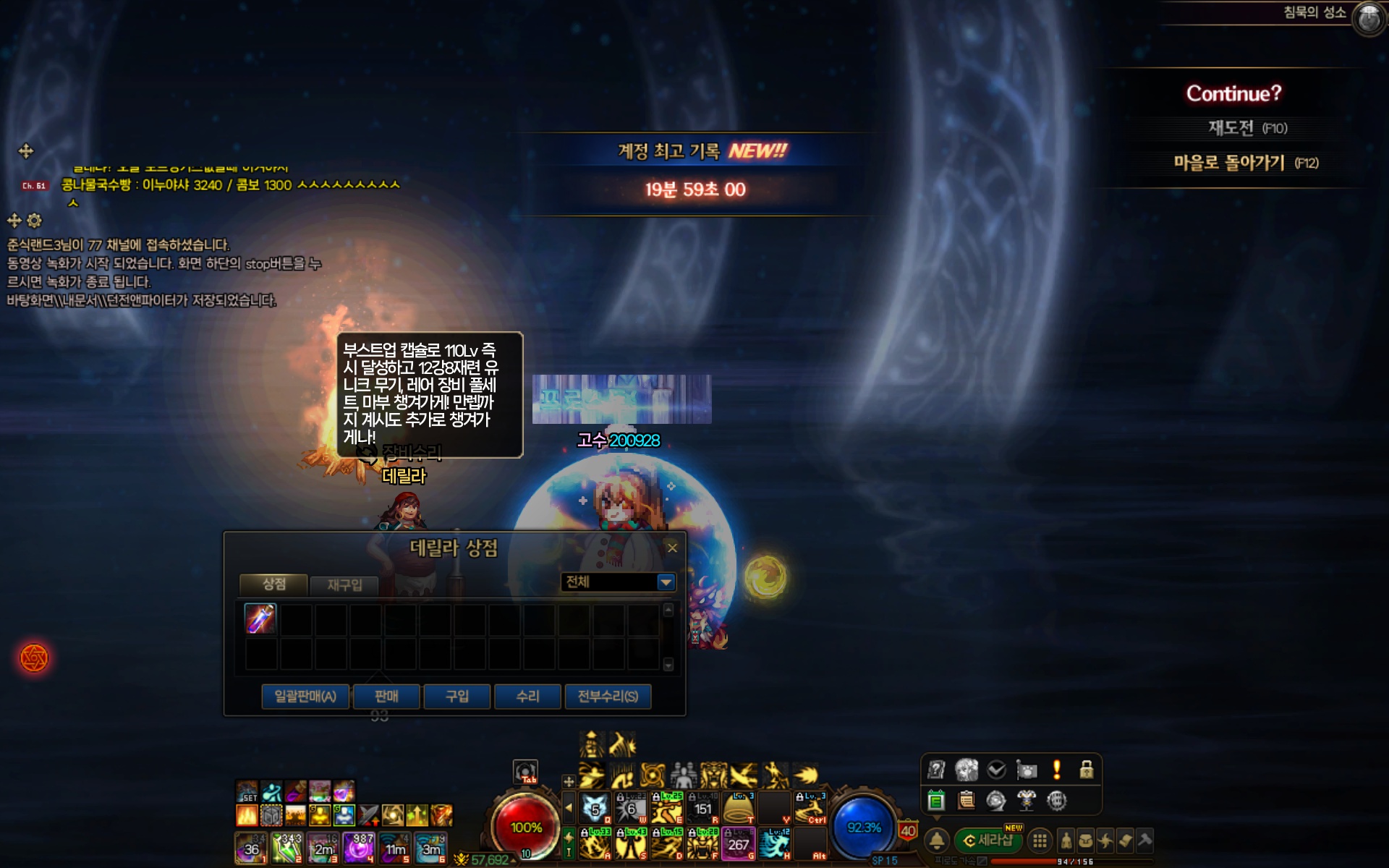This screenshot has height=868, width=1389.
Task: Activate the 수리 repair button
Action: click(x=527, y=697)
